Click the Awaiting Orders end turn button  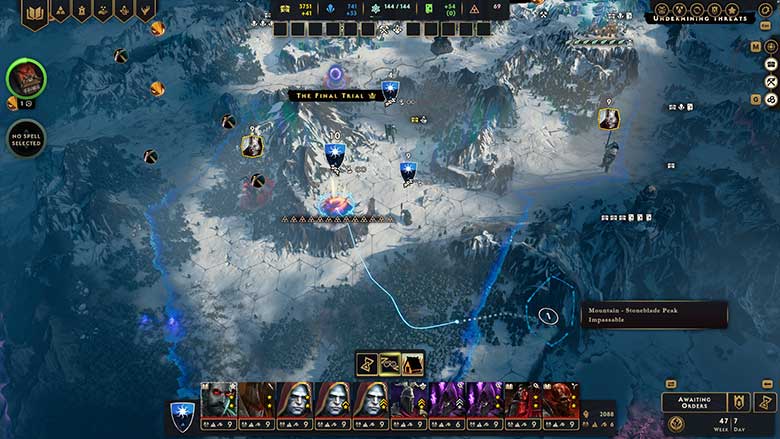[694, 401]
